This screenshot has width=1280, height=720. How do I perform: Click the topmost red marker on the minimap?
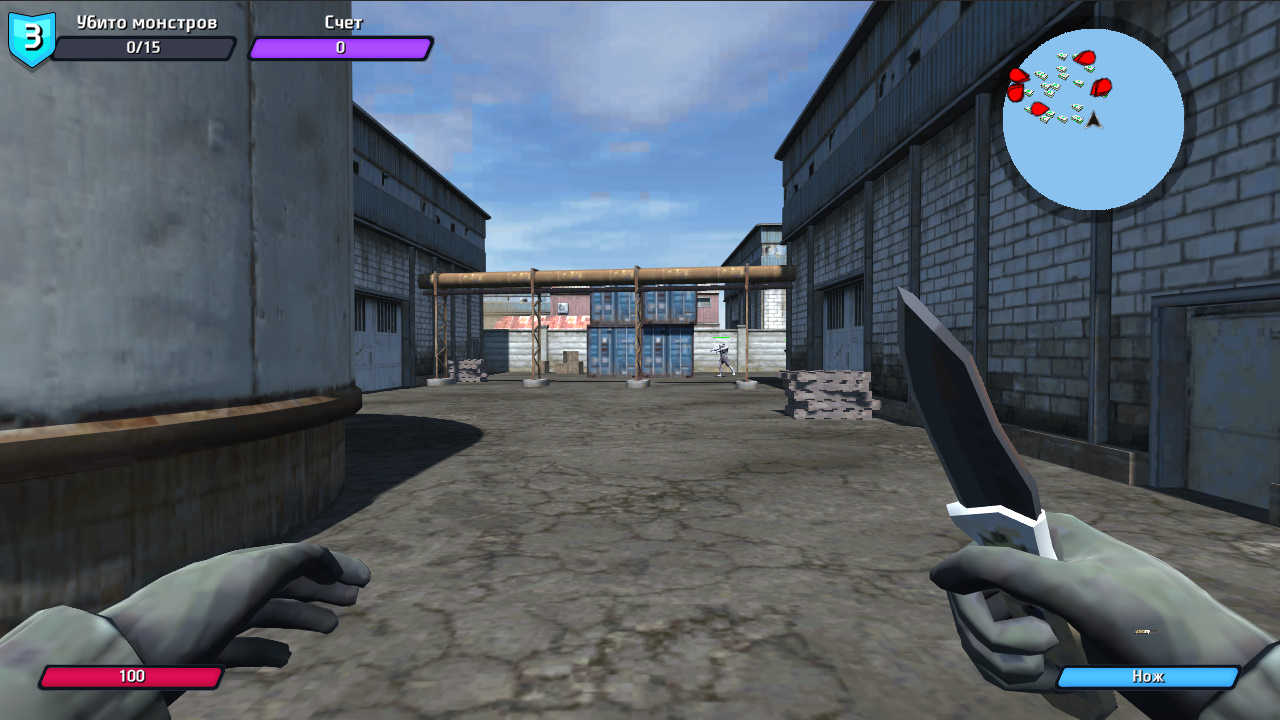(1084, 57)
